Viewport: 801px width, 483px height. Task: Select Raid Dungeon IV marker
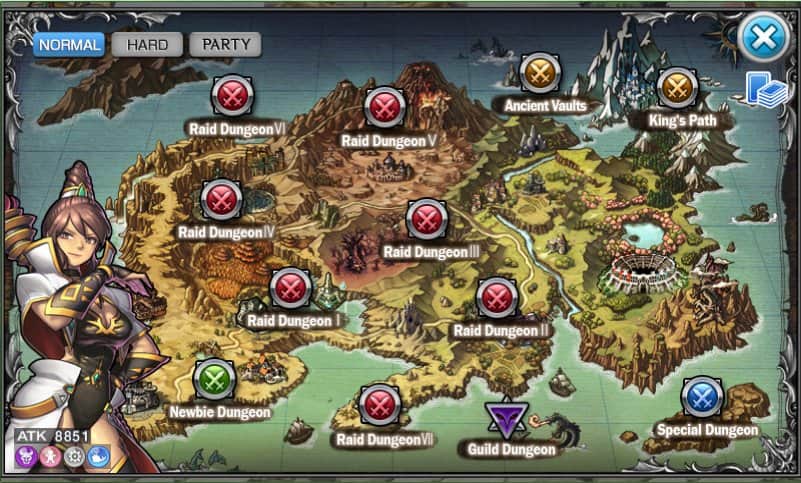[x=222, y=200]
